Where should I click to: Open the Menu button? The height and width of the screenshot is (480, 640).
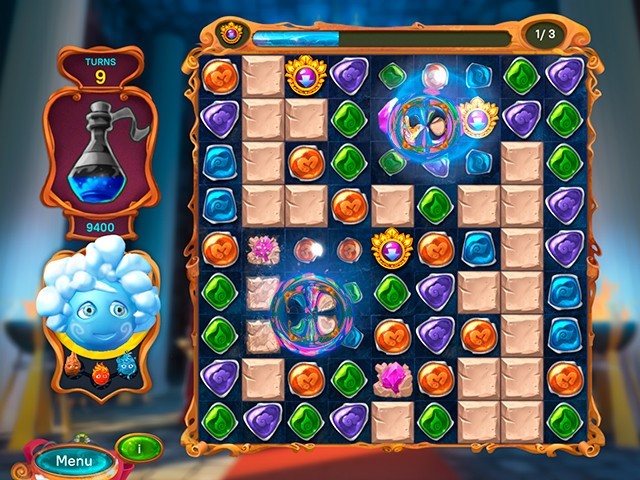pos(74,461)
